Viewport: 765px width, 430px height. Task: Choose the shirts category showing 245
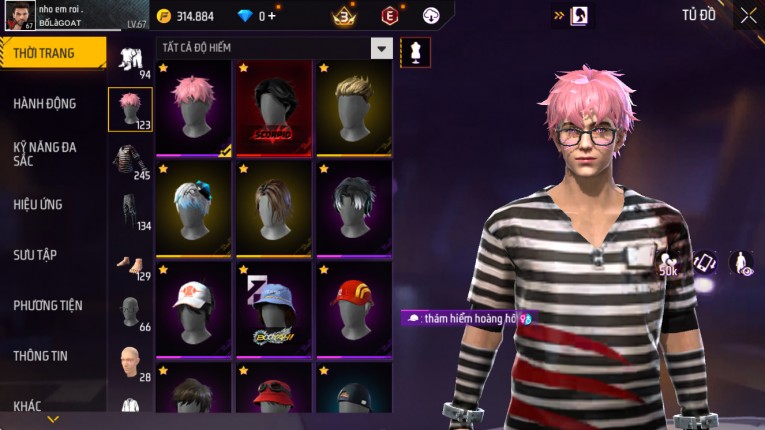pos(130,161)
